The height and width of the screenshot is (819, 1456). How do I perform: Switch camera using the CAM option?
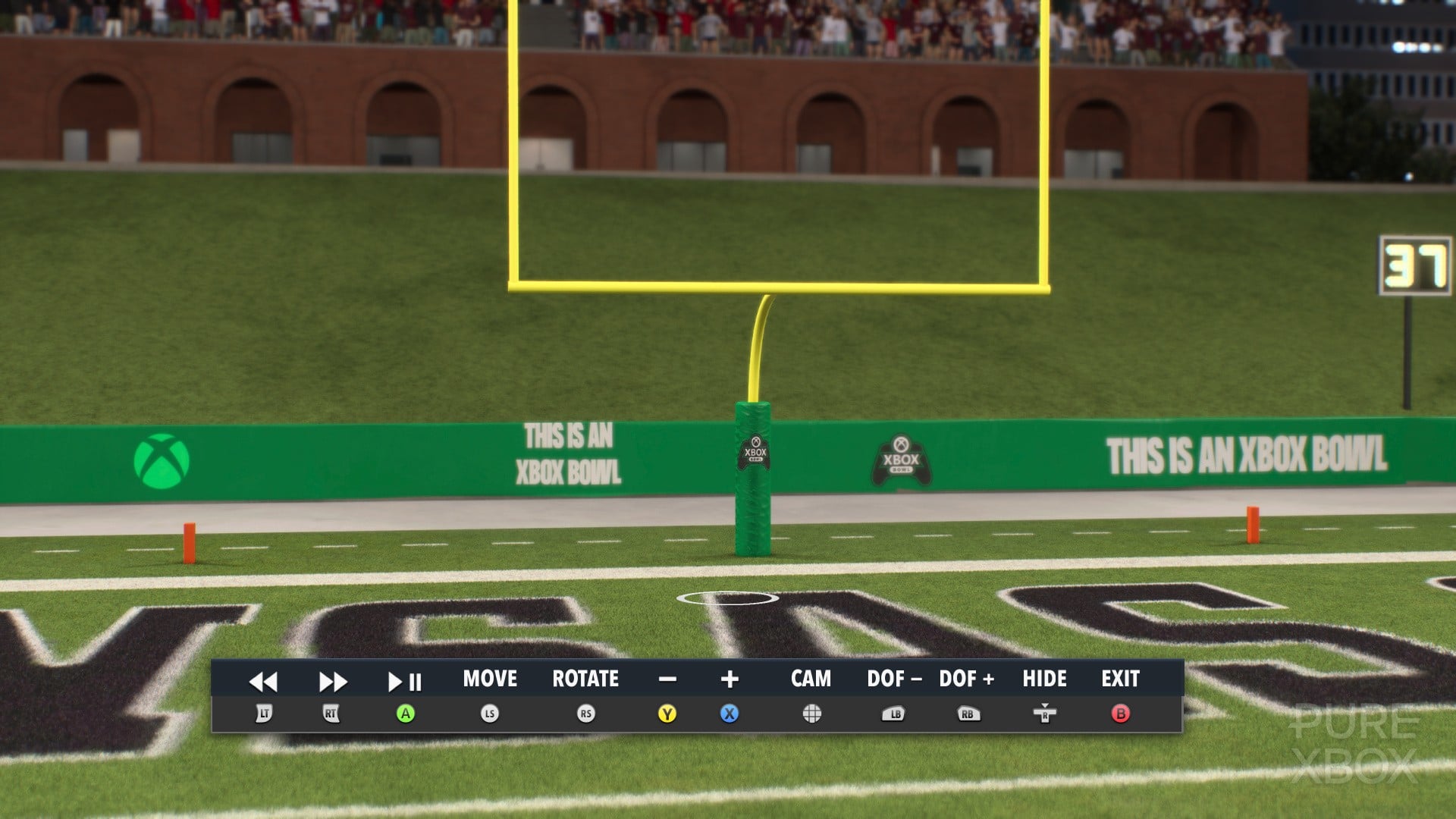[x=811, y=679]
